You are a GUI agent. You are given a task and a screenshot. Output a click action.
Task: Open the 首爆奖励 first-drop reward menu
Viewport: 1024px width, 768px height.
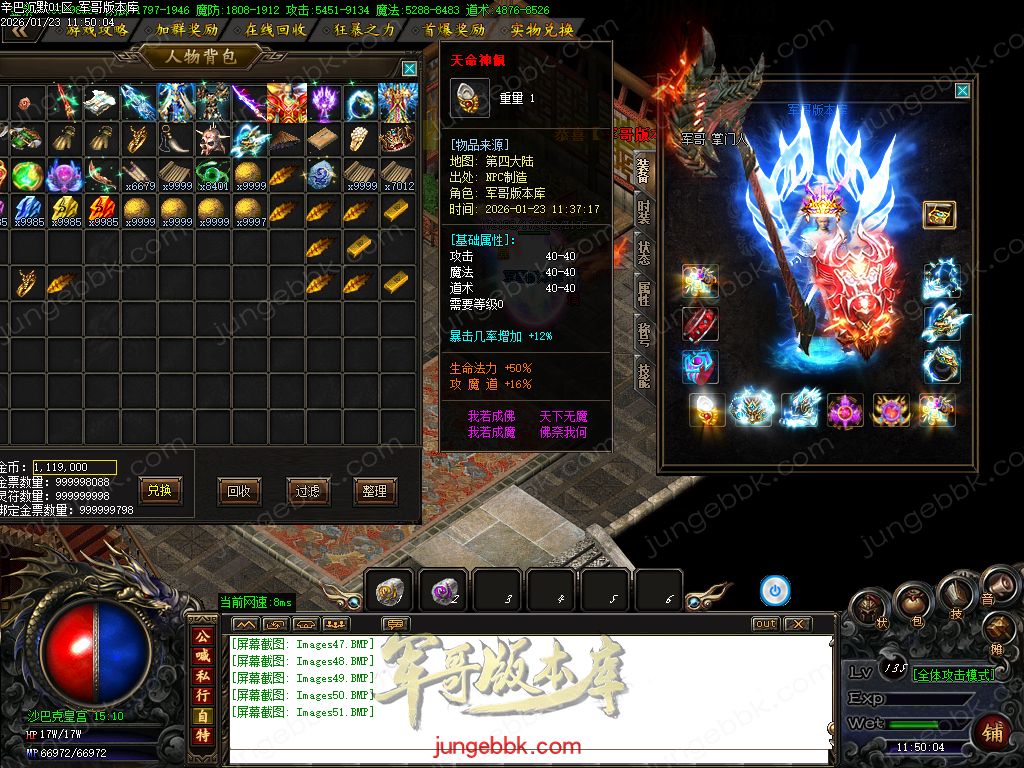point(453,30)
